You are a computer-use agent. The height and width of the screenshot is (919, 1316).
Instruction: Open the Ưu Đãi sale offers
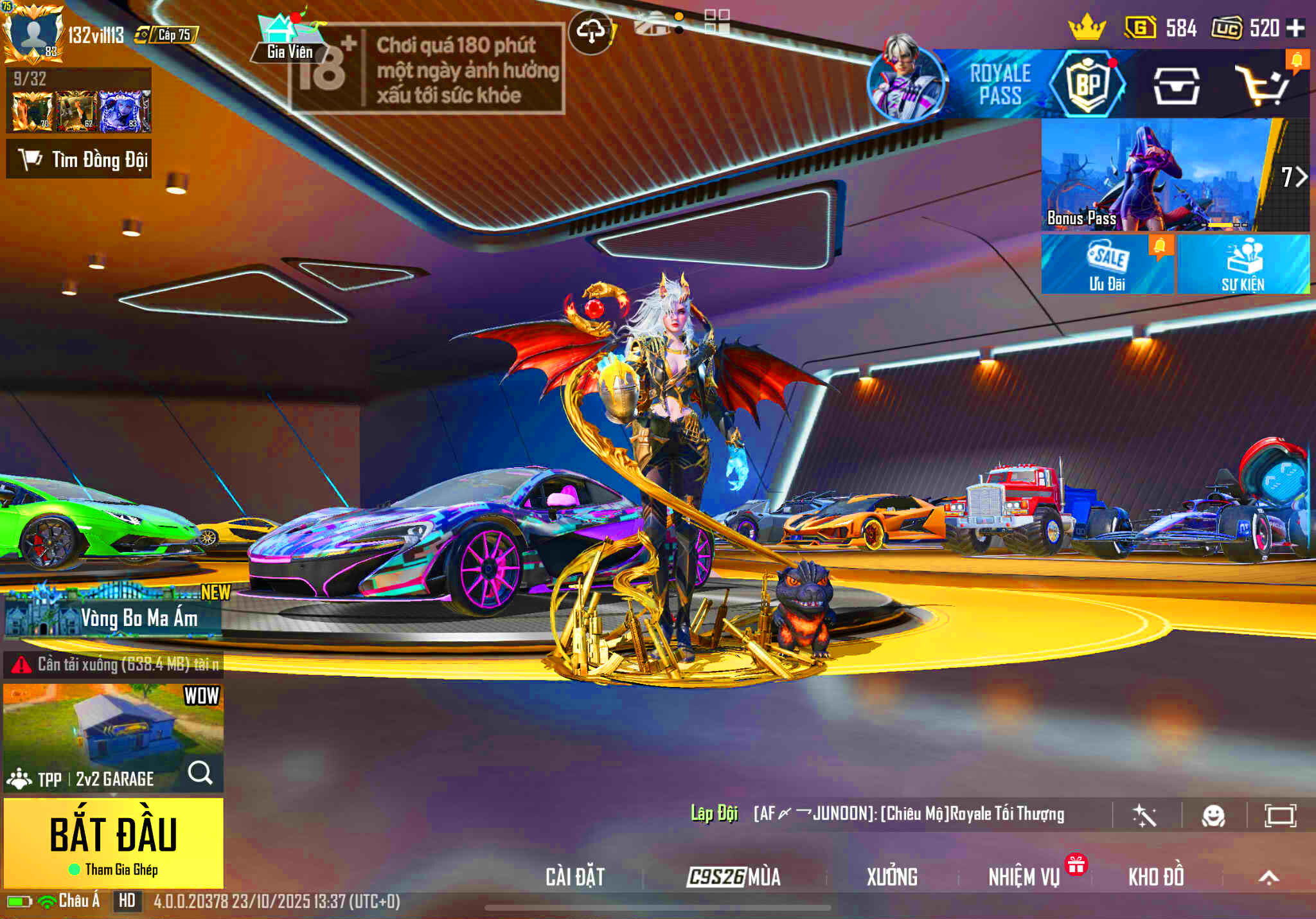[1107, 264]
